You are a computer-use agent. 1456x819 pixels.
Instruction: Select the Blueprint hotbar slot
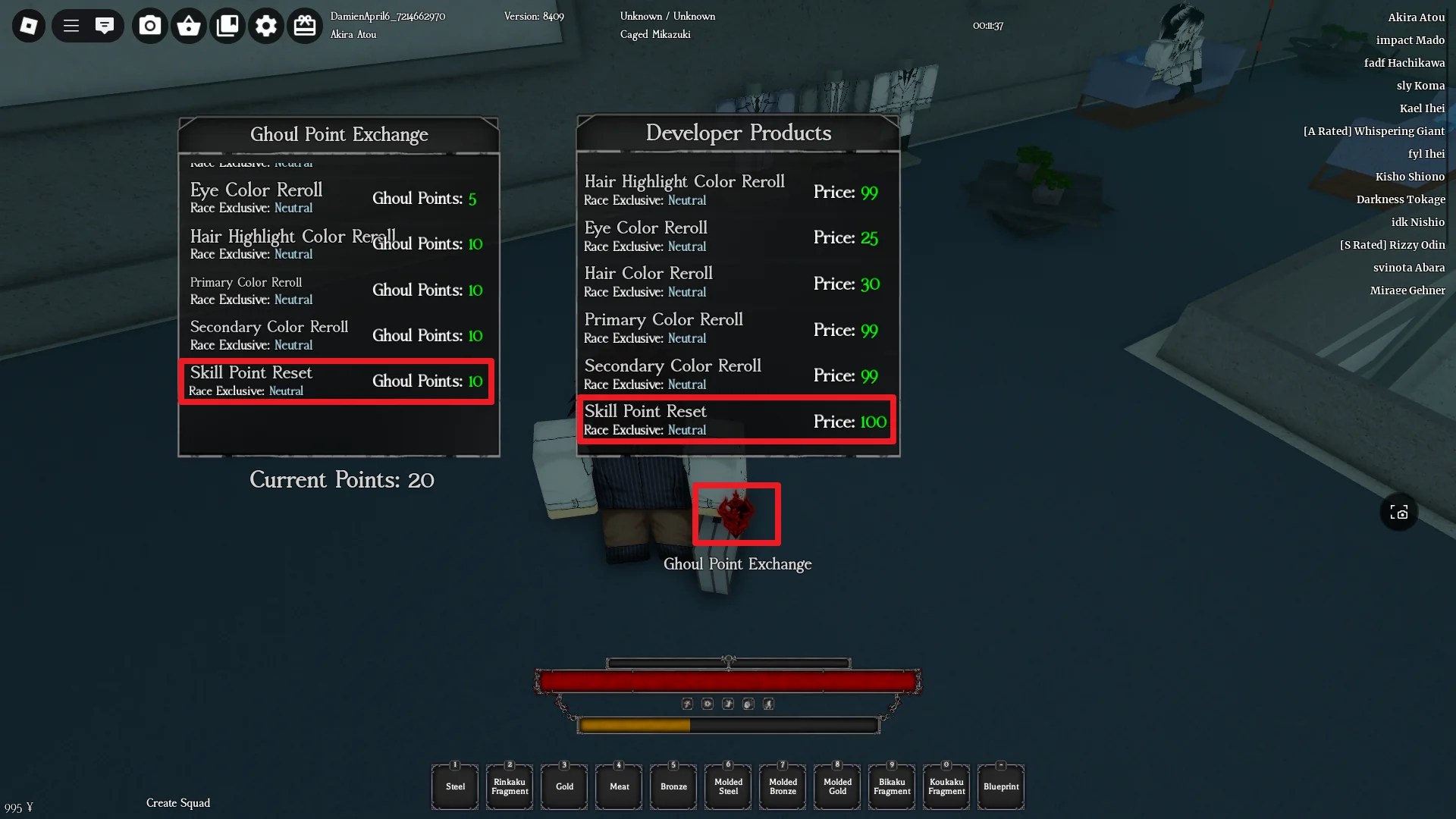[1000, 786]
